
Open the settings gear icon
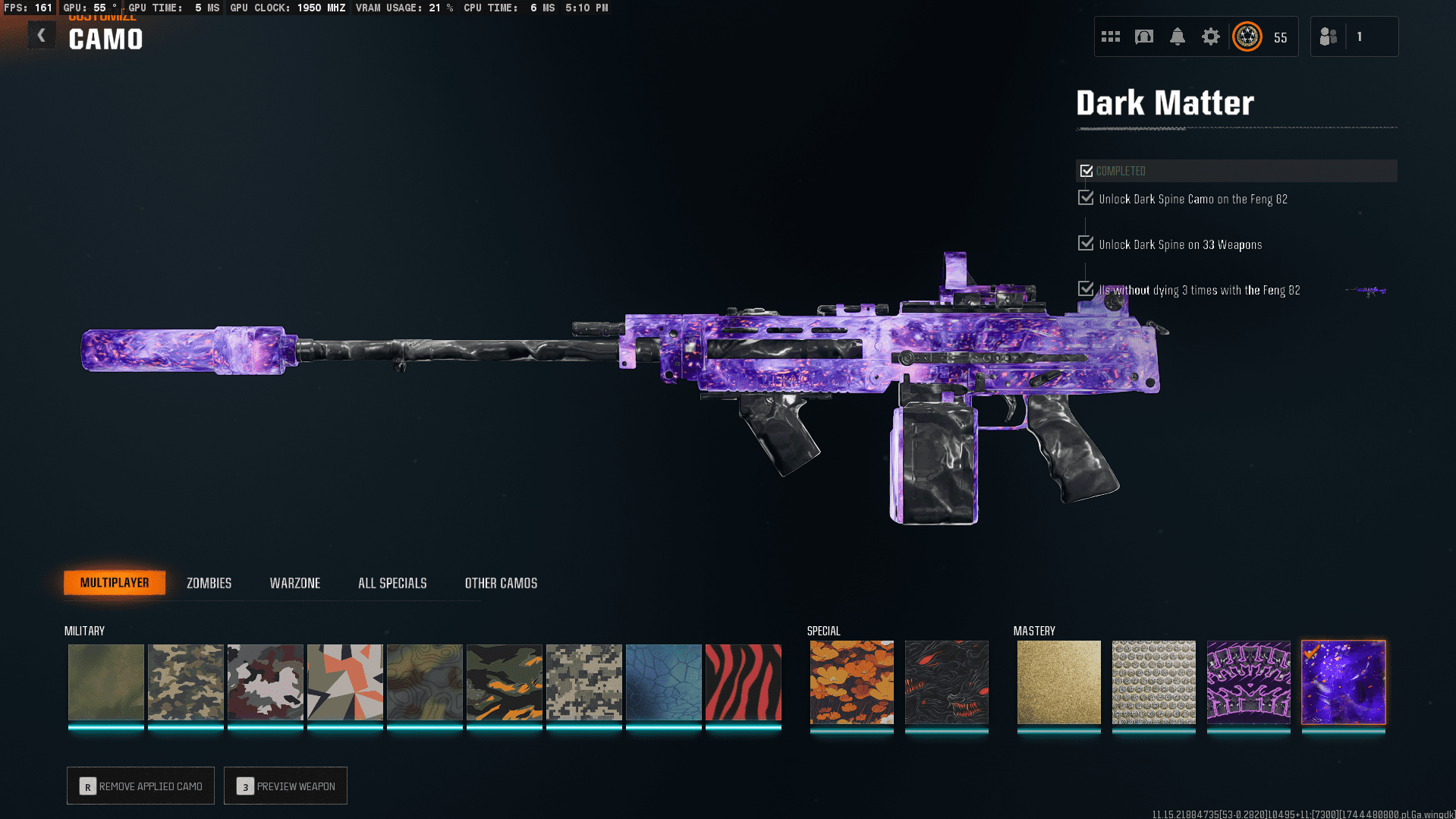(1210, 36)
